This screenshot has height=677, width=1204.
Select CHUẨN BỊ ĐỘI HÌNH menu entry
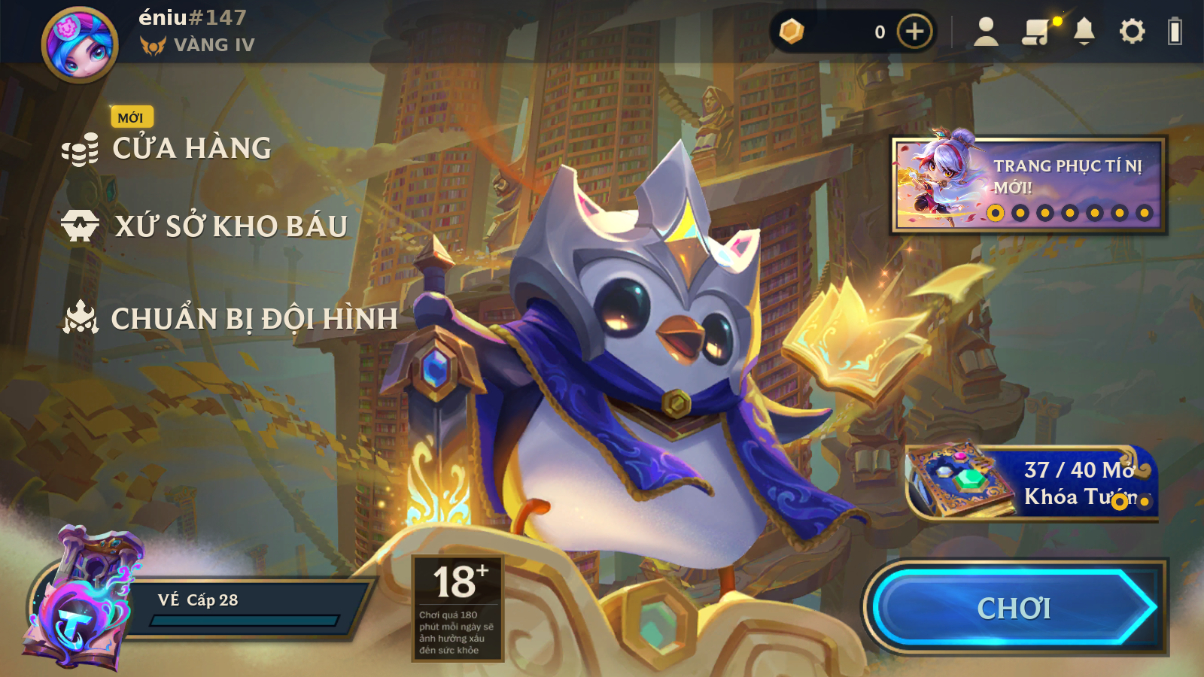pos(253,318)
